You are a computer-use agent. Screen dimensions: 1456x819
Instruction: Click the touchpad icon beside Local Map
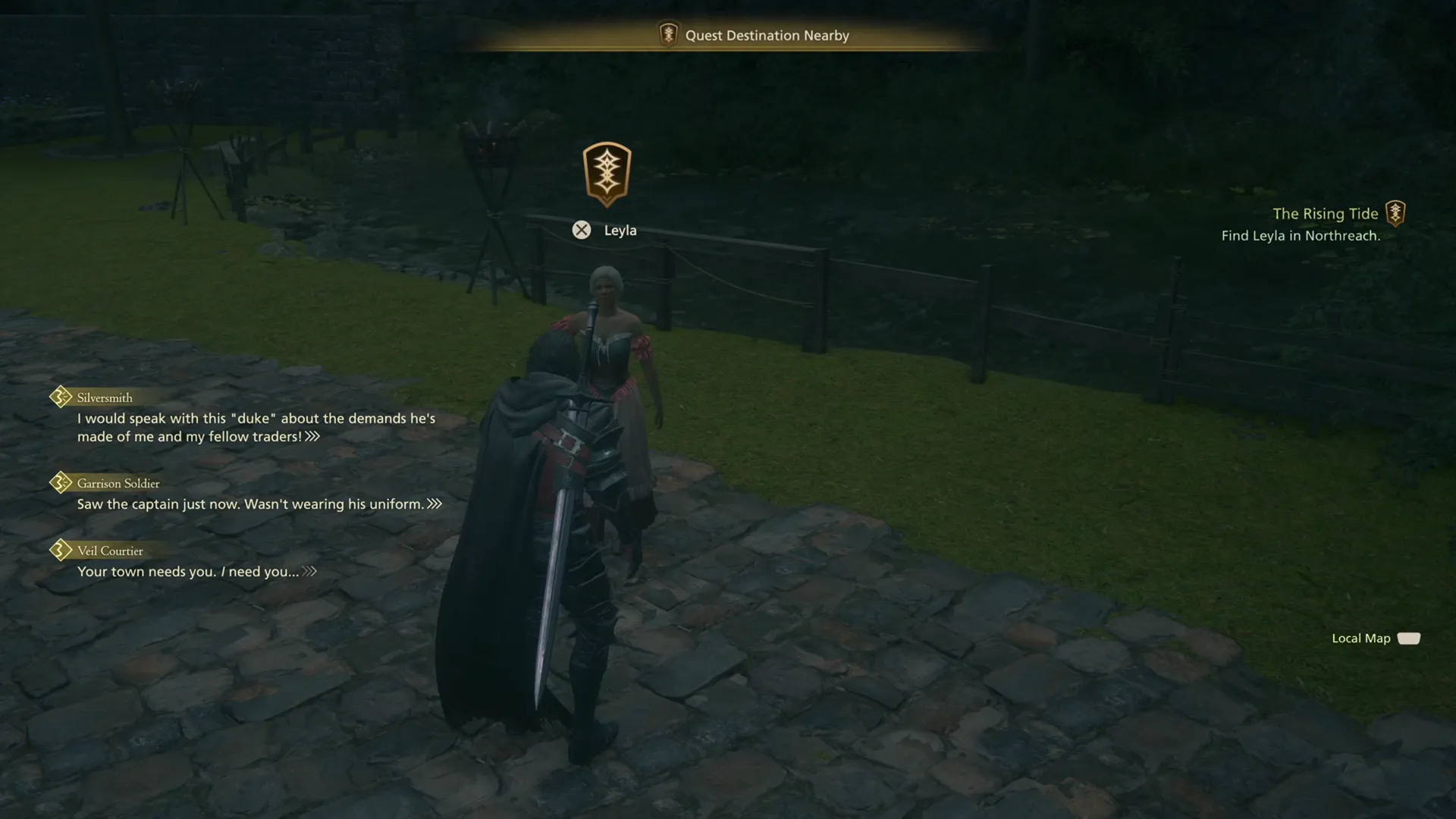click(1410, 639)
